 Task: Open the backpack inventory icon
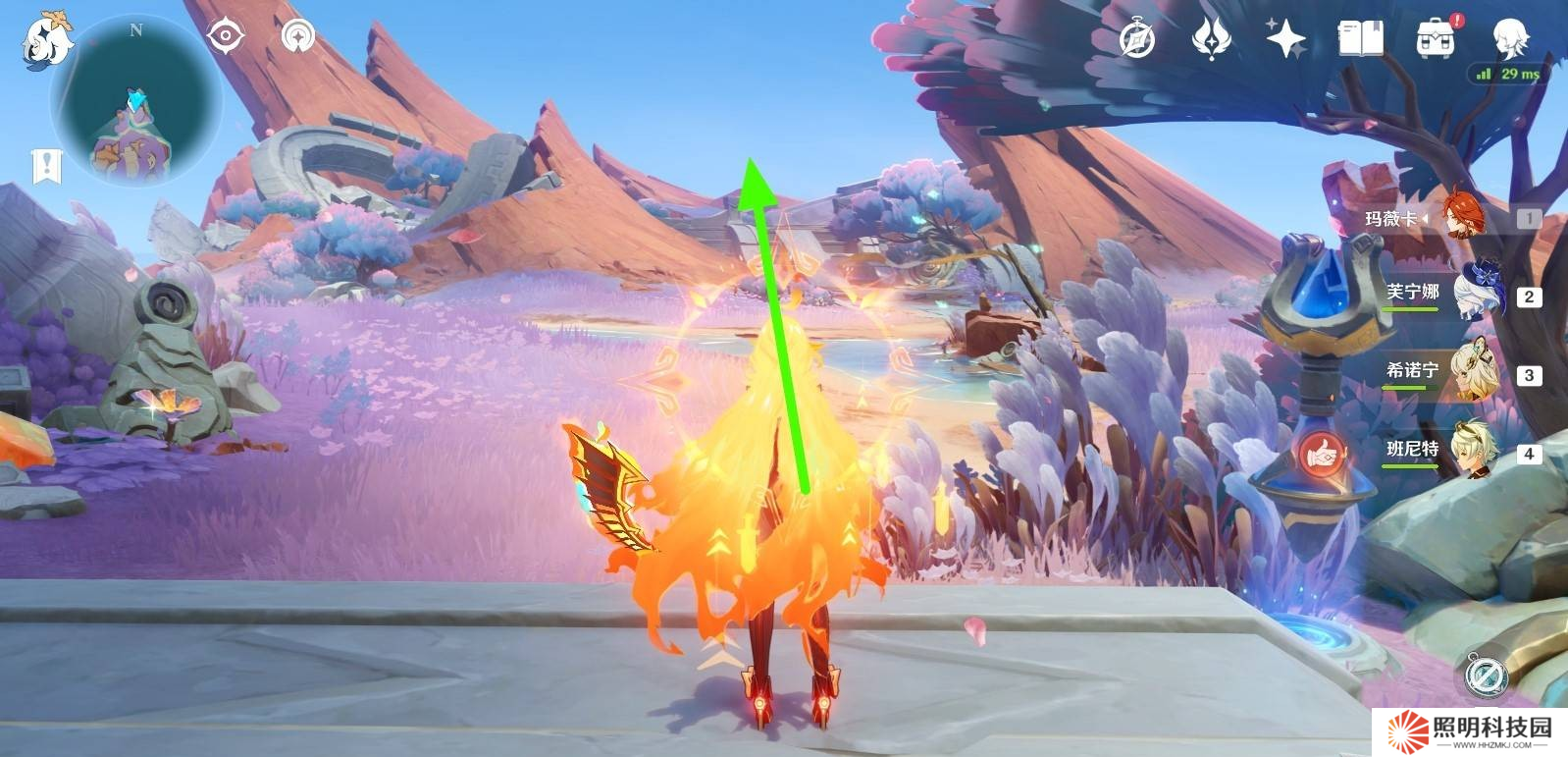click(x=1435, y=39)
